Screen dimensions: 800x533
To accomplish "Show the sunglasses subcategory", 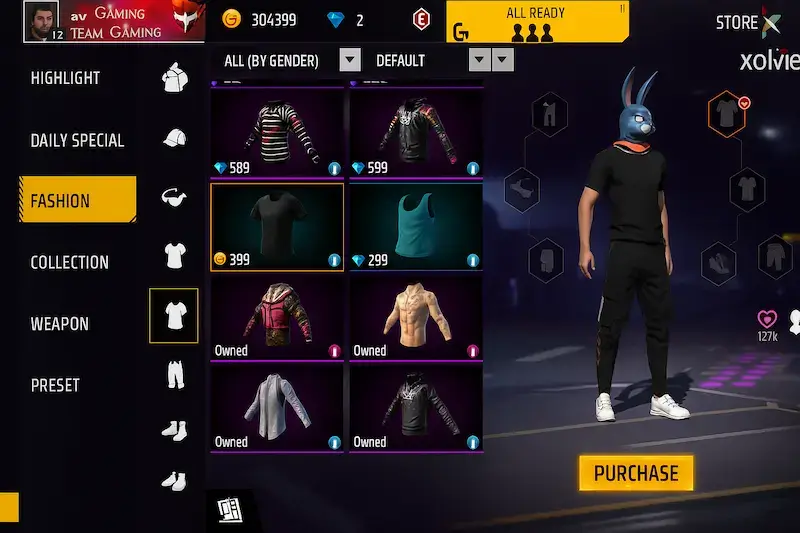I will [174, 197].
